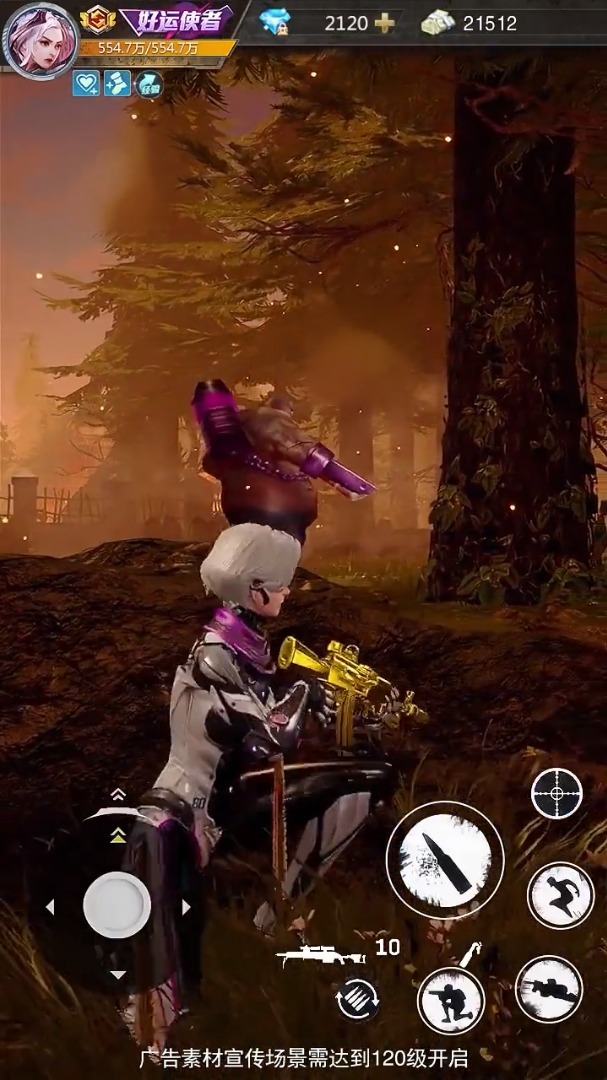607x1080 pixels.
Task: Open the player avatar portrait
Action: click(40, 40)
